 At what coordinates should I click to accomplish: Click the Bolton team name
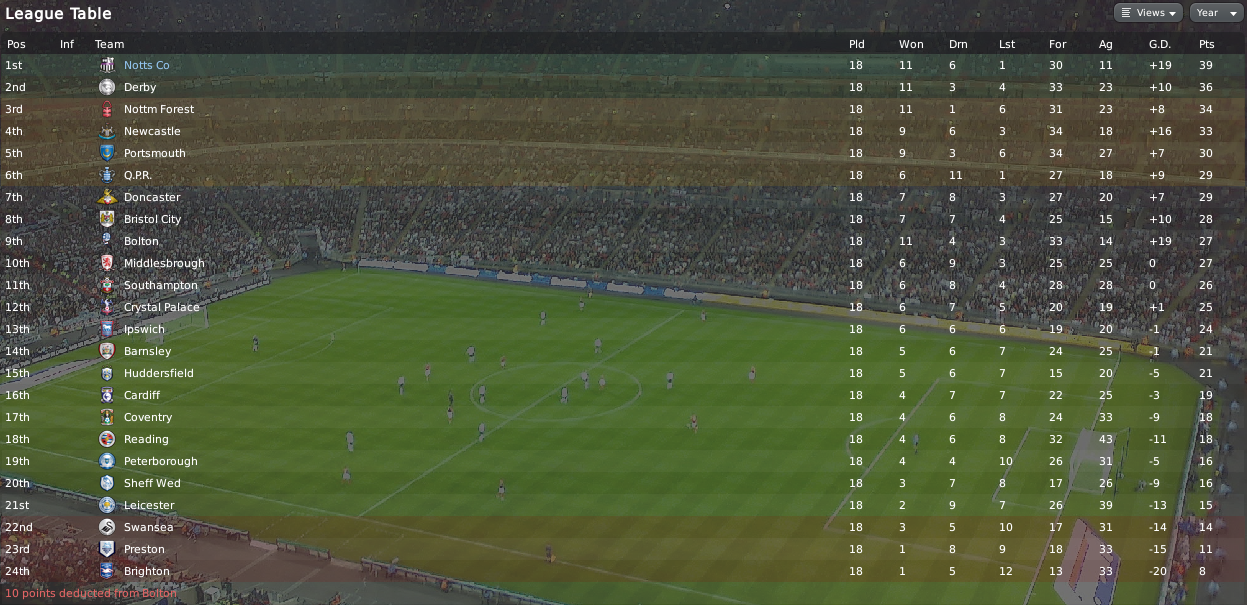141,241
